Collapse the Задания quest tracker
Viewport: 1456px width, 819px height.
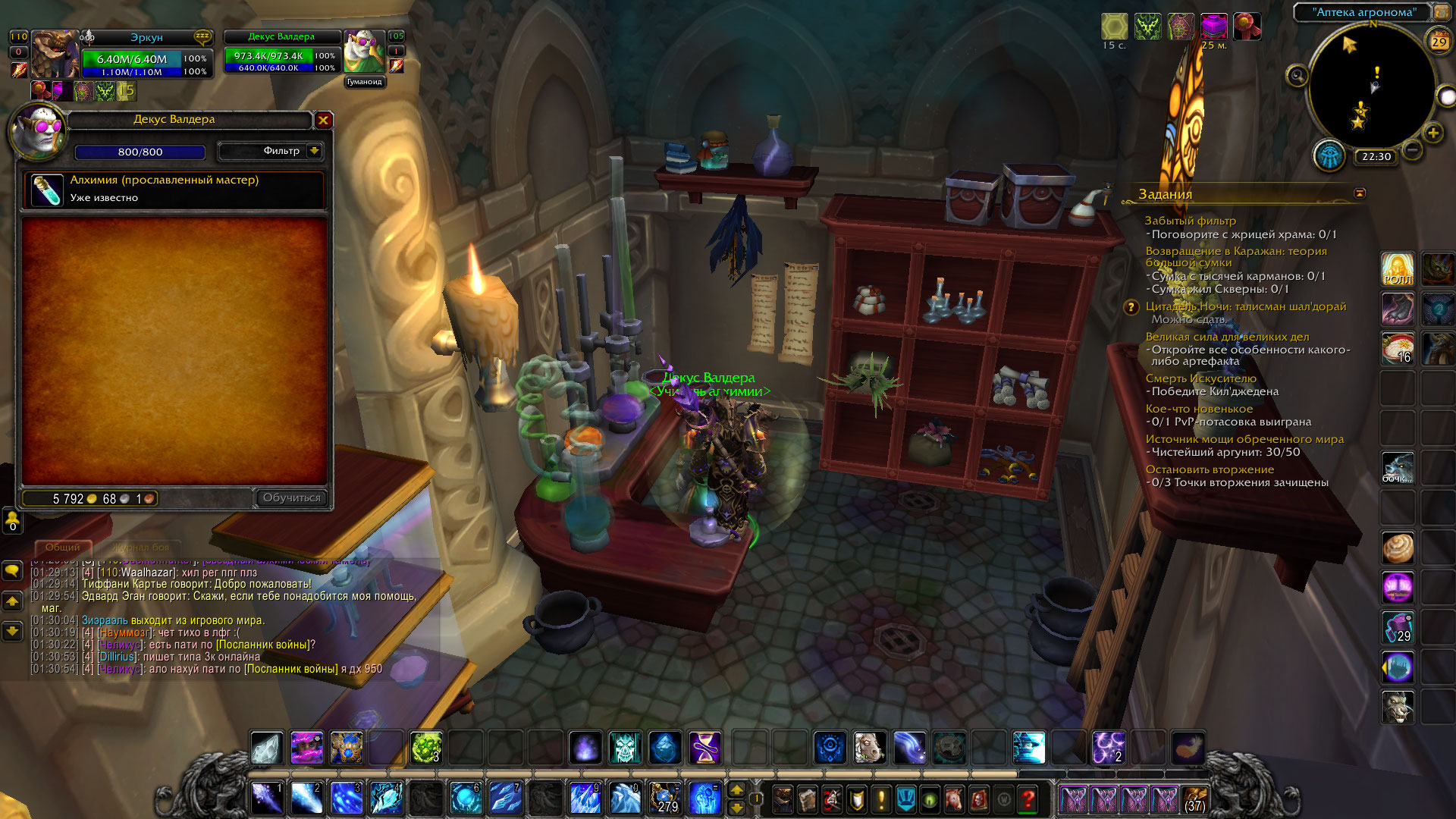click(1360, 193)
